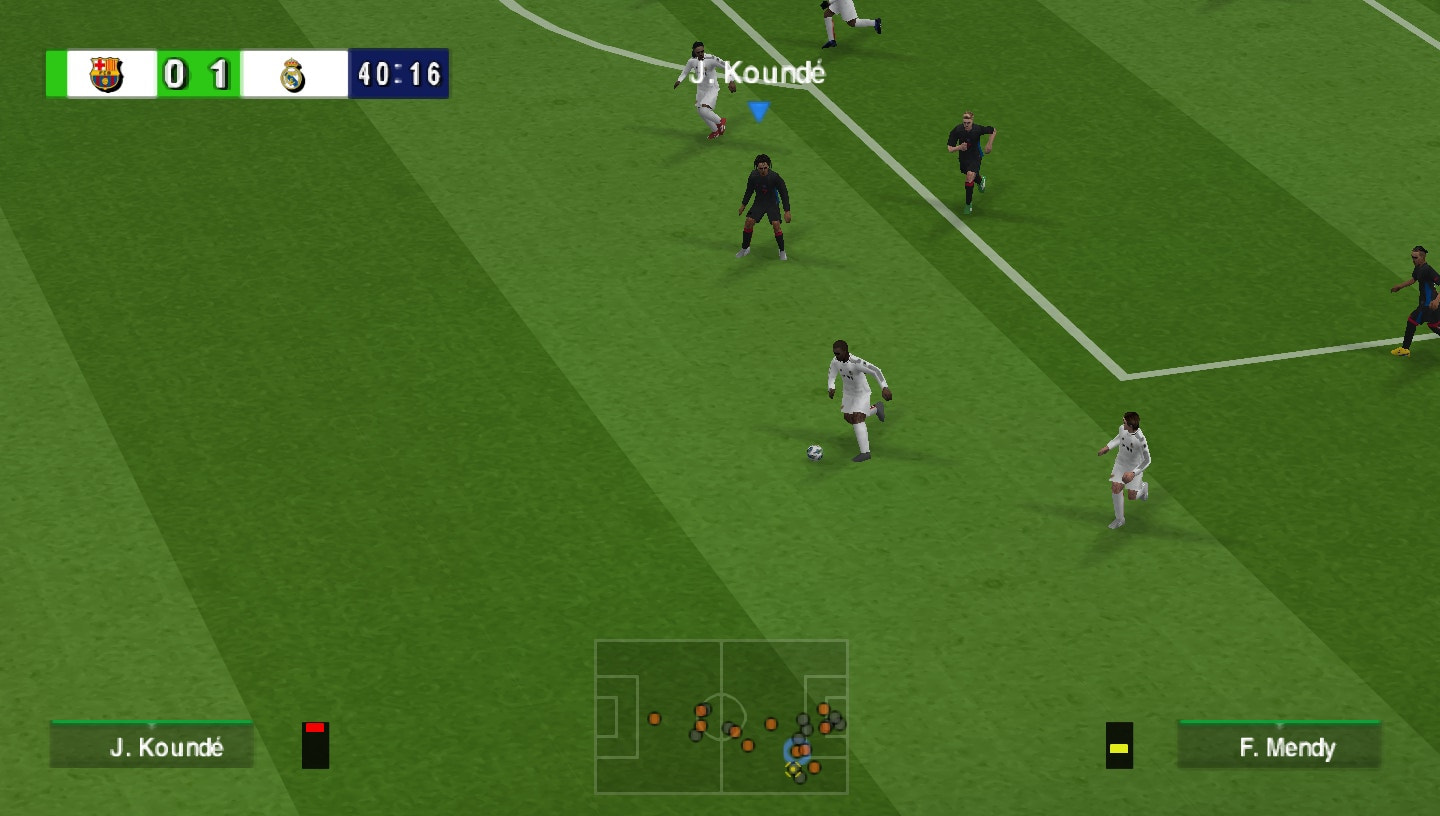Select the yellow power gauge near F. Mendy
The width and height of the screenshot is (1440, 816).
[1119, 748]
